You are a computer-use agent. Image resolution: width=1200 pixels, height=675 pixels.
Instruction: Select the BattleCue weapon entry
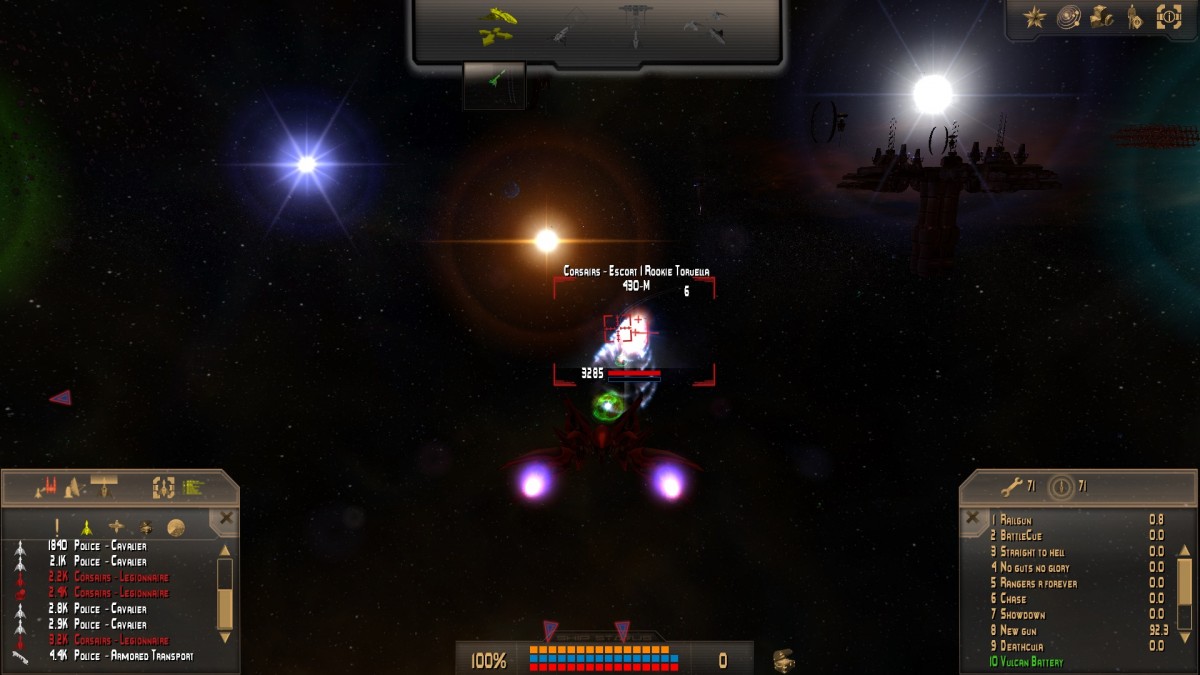tap(1021, 536)
